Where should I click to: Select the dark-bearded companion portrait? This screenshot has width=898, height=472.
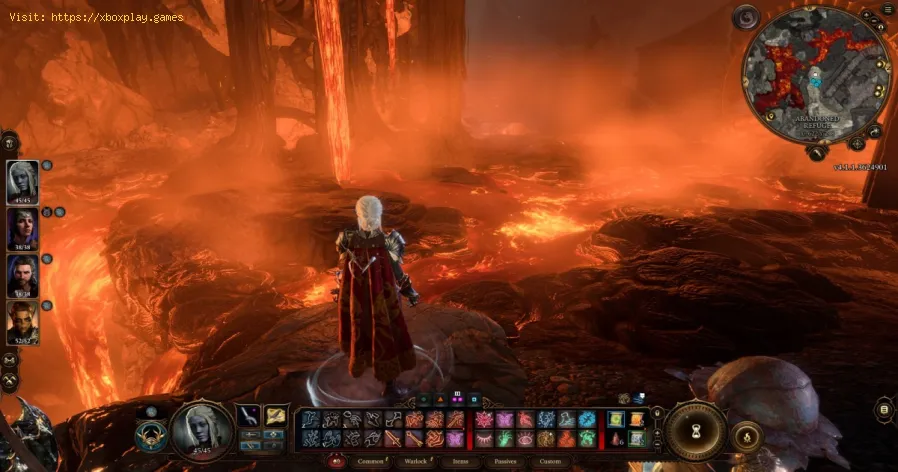22,275
